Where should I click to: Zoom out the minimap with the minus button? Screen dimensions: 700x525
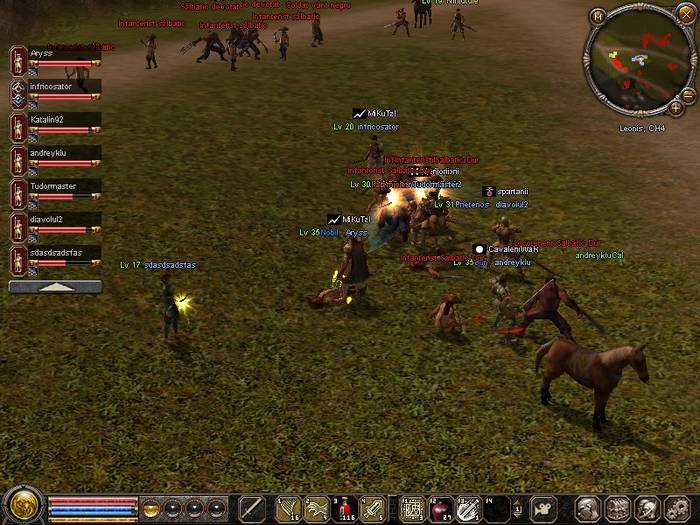[x=688, y=94]
